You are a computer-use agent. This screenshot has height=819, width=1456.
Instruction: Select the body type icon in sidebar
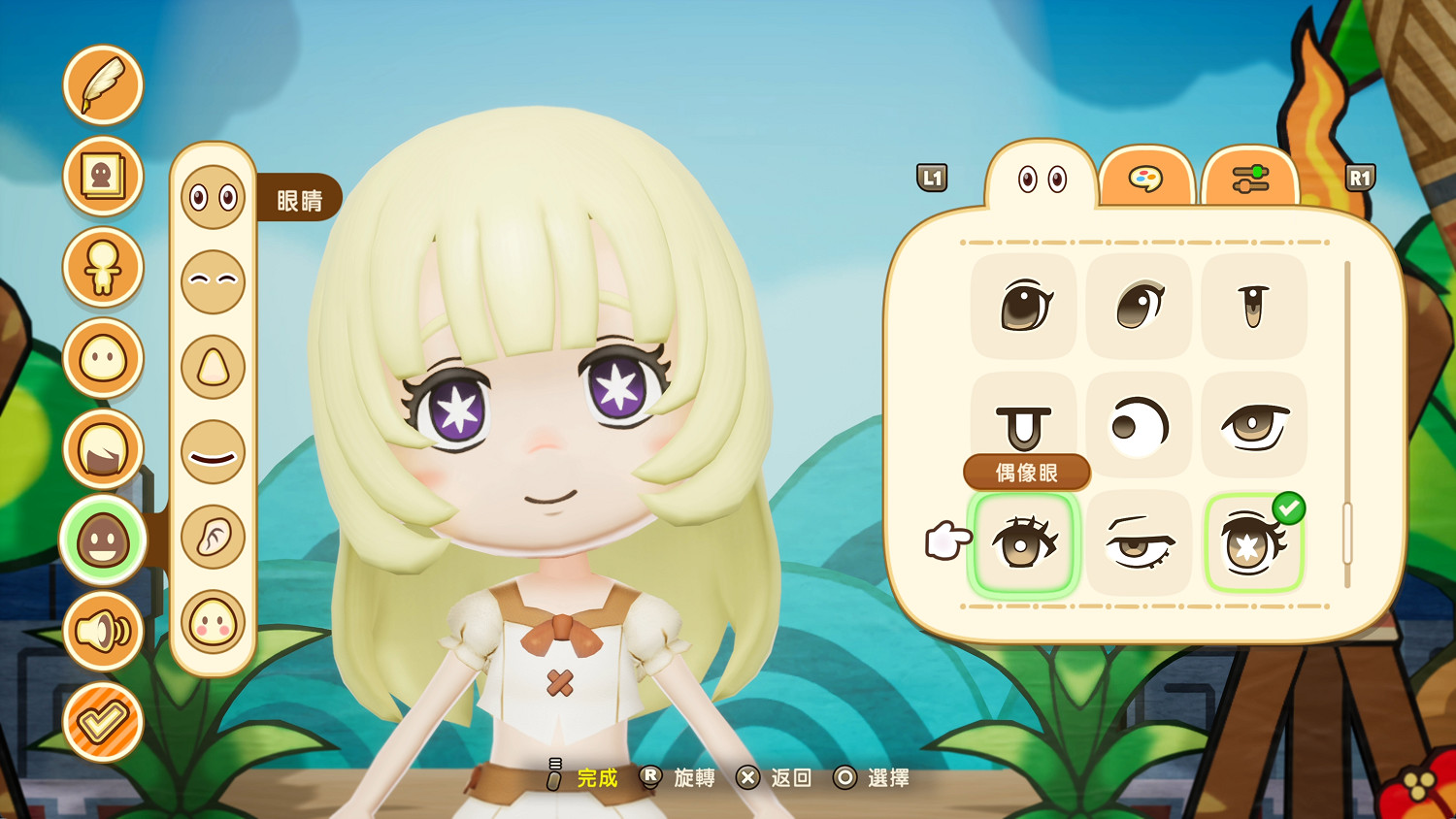(103, 268)
